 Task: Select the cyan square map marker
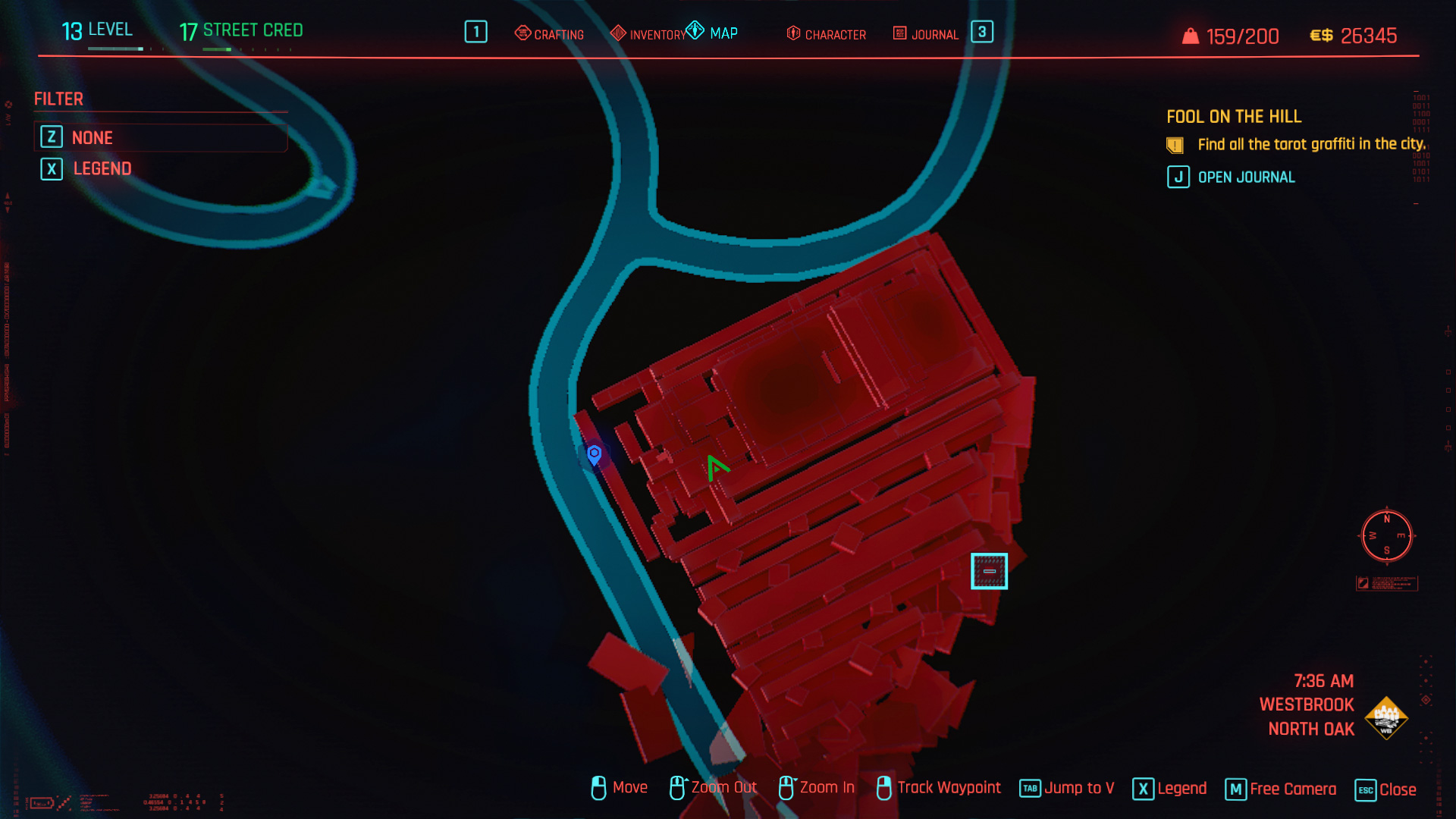click(989, 571)
